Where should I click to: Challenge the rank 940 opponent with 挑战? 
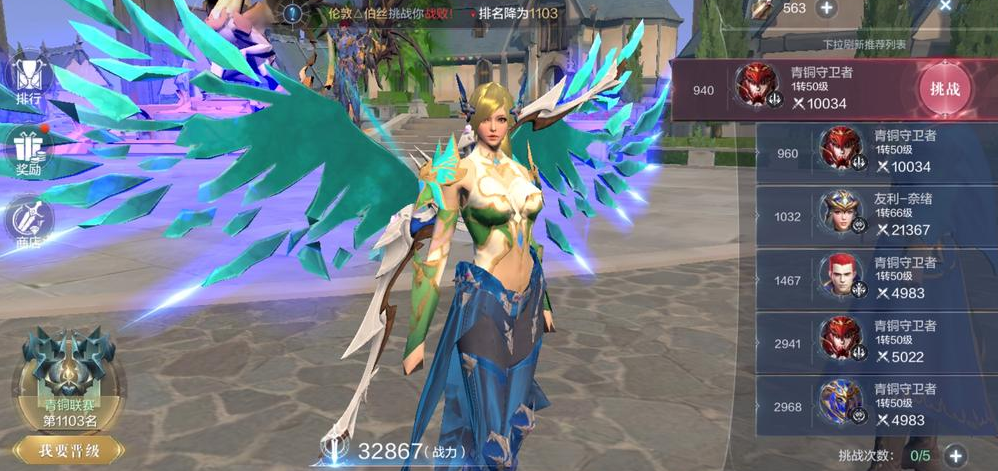point(944,89)
